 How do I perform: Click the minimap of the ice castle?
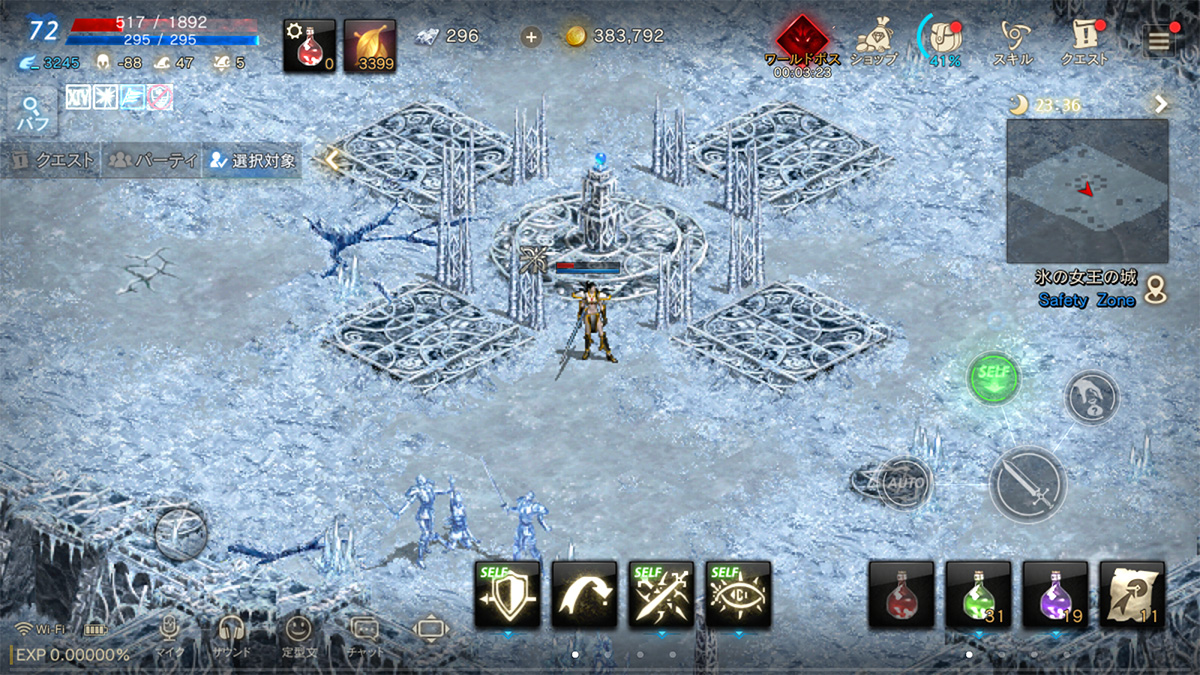click(1087, 190)
